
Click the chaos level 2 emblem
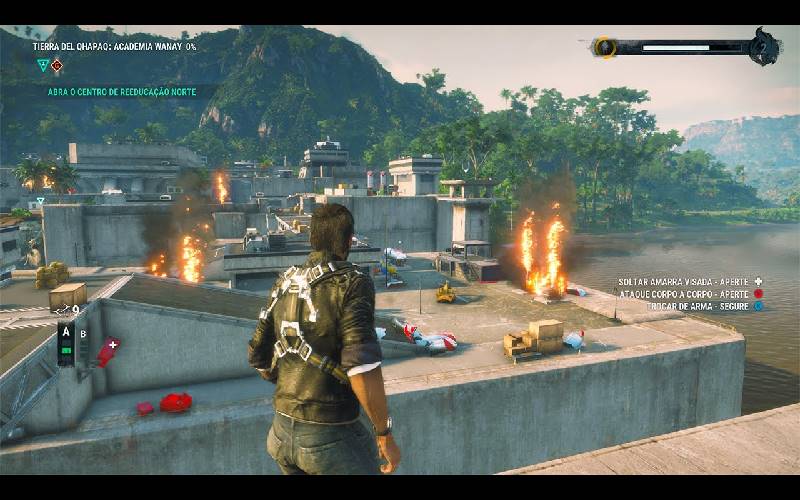(x=765, y=46)
